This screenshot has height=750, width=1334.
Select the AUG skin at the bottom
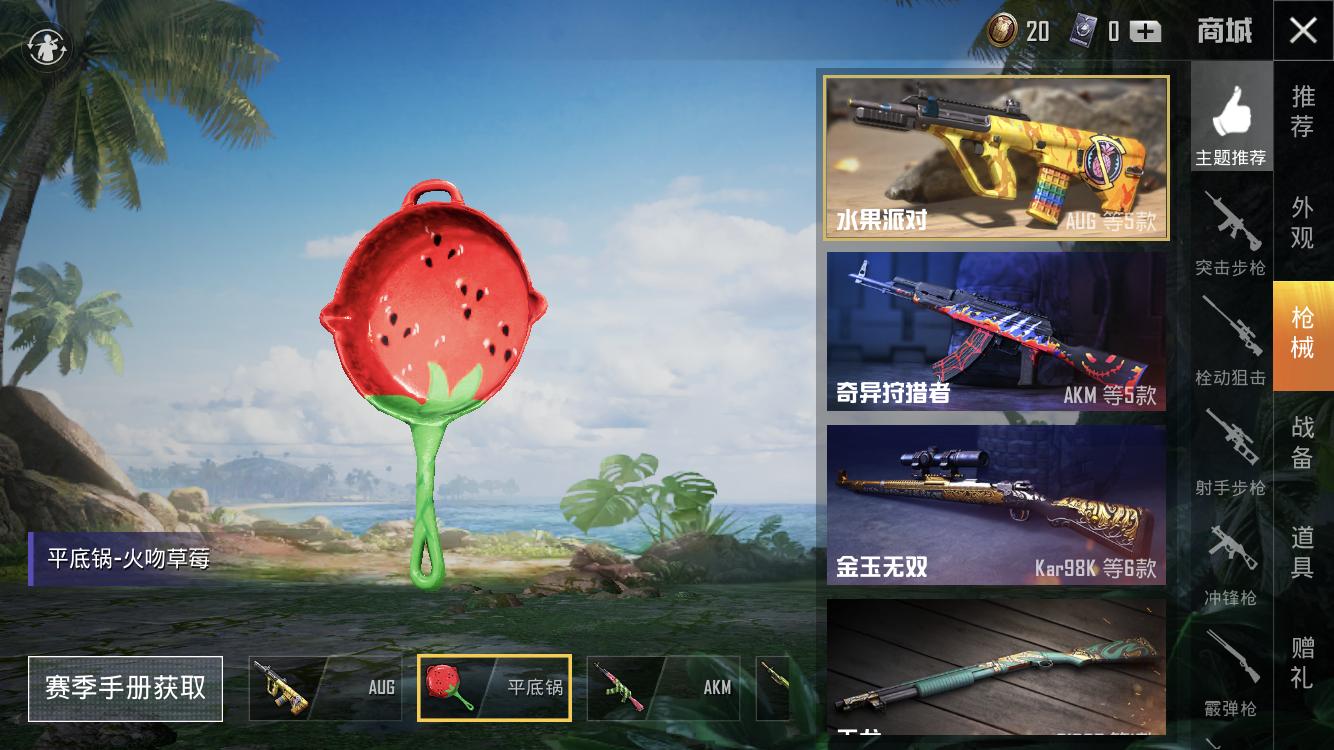point(325,688)
